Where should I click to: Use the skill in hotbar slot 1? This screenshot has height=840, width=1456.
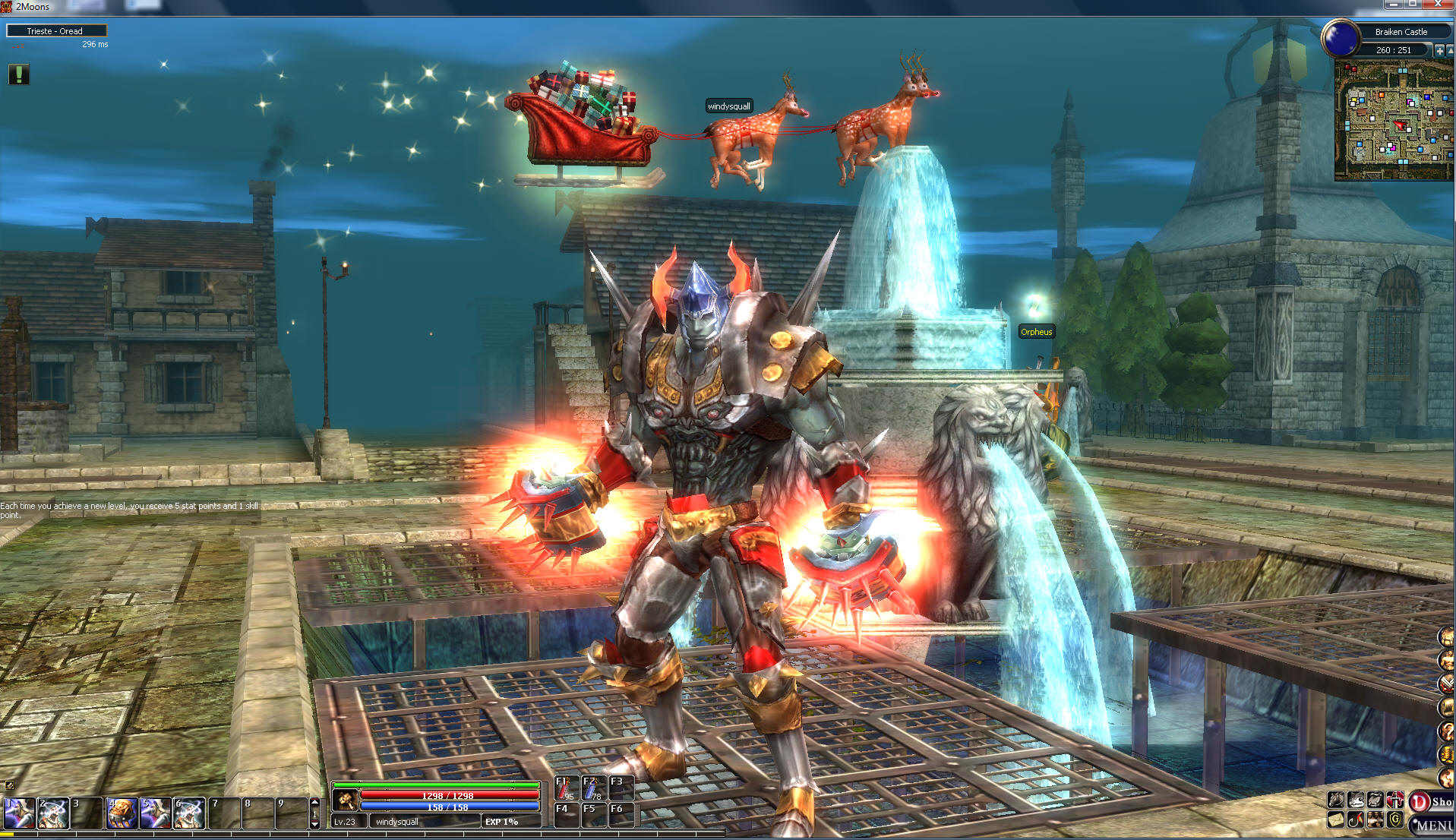19,813
